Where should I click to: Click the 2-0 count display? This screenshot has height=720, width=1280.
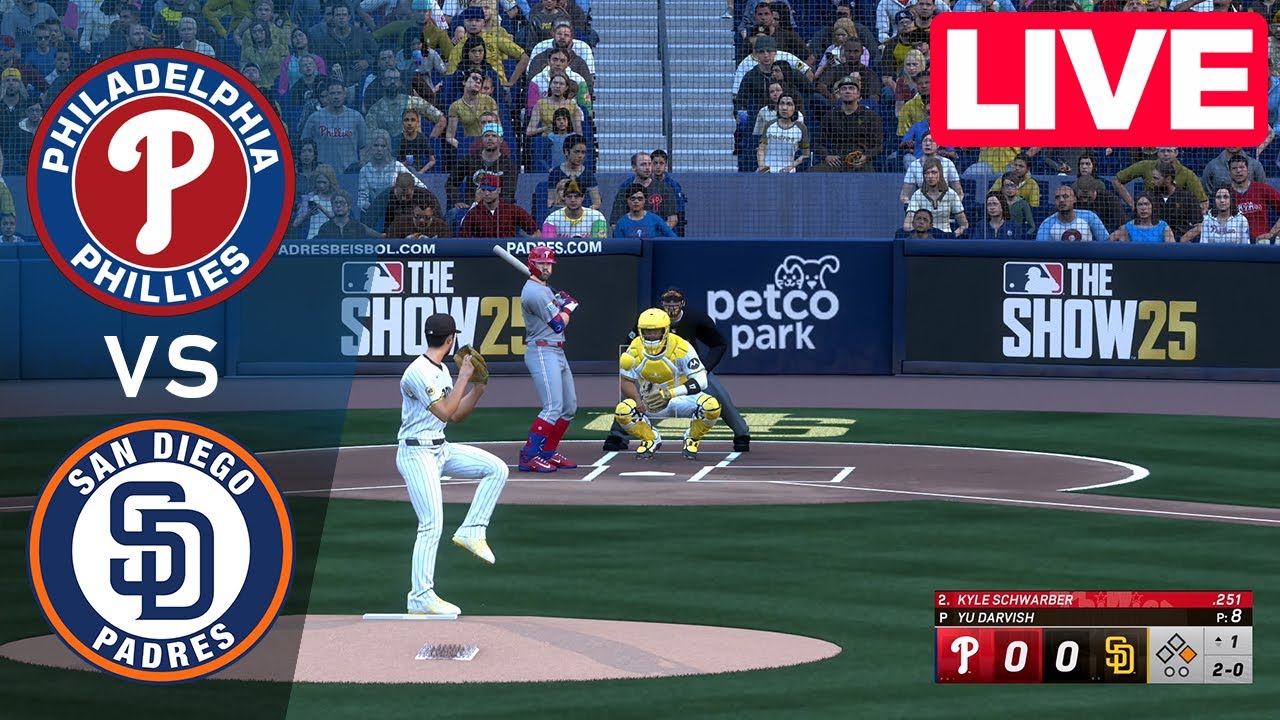1228,668
